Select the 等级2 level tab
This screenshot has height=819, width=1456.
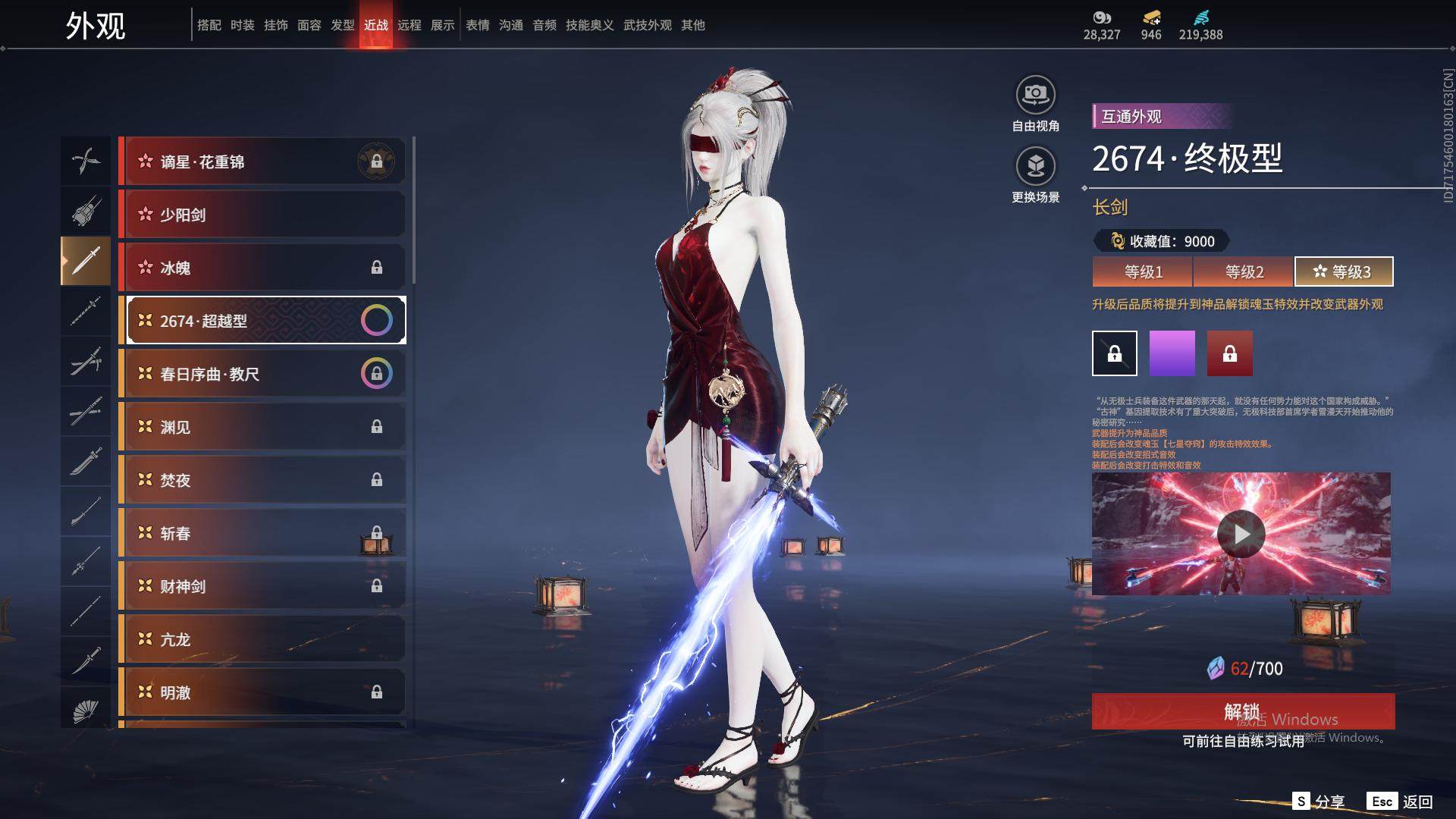click(x=1244, y=271)
